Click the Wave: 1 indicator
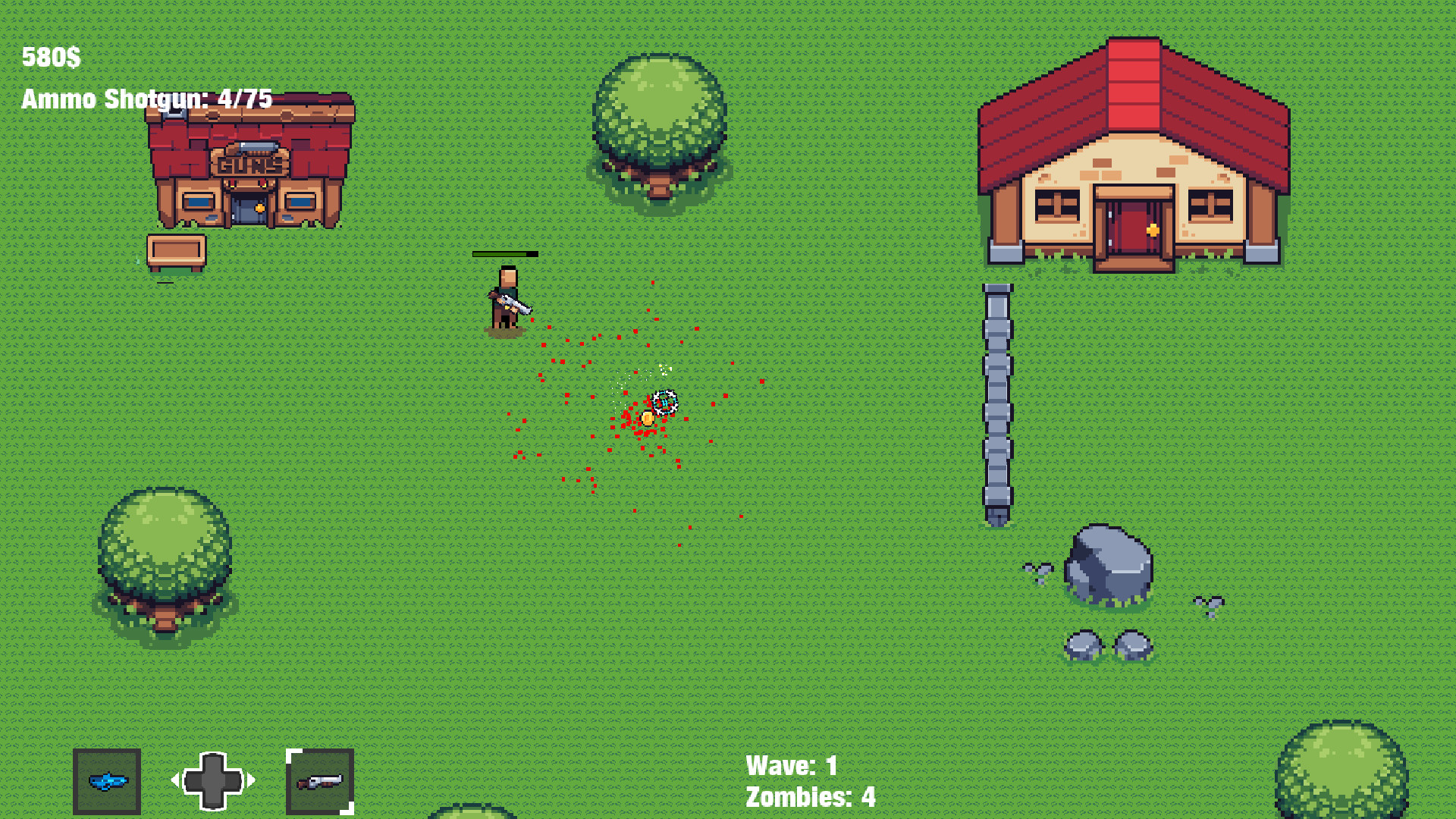Viewport: 1456px width, 819px height. (x=791, y=766)
